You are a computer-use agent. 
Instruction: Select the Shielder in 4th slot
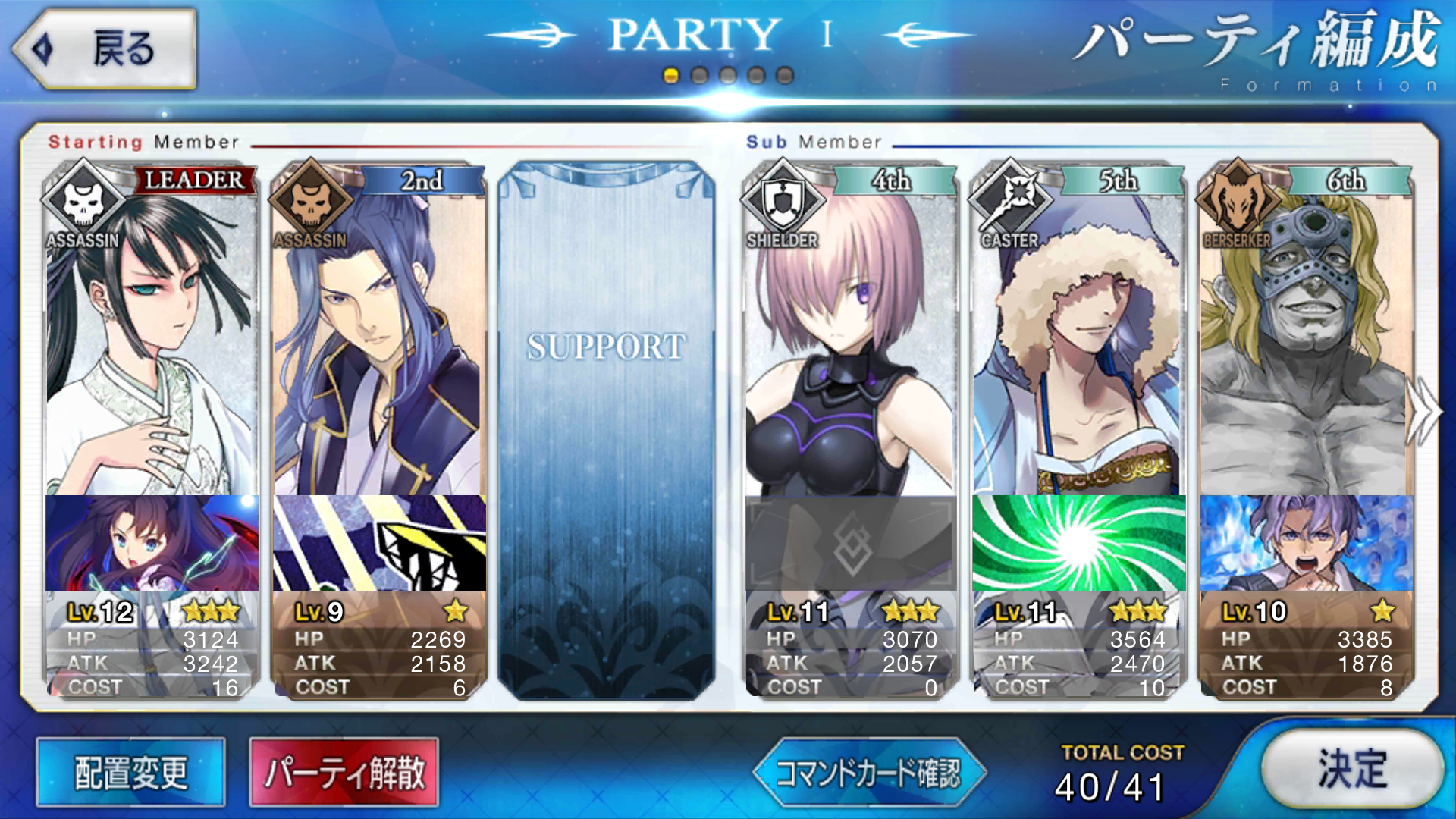(849, 341)
